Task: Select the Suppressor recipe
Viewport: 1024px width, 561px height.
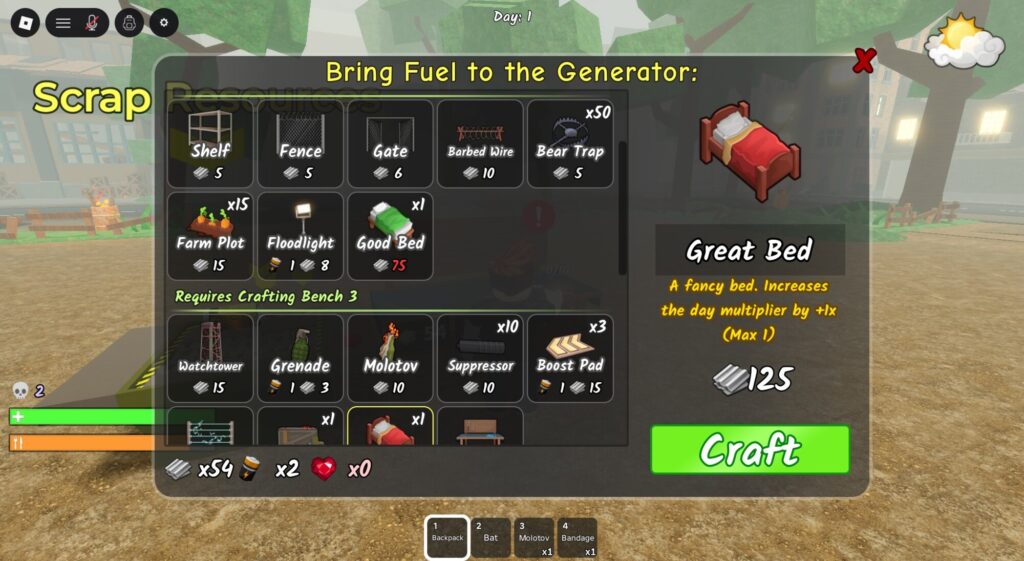Action: (x=480, y=358)
